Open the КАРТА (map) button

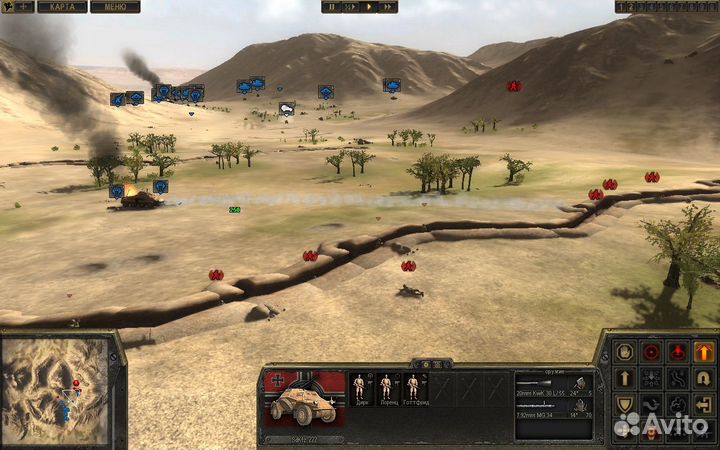(x=62, y=6)
